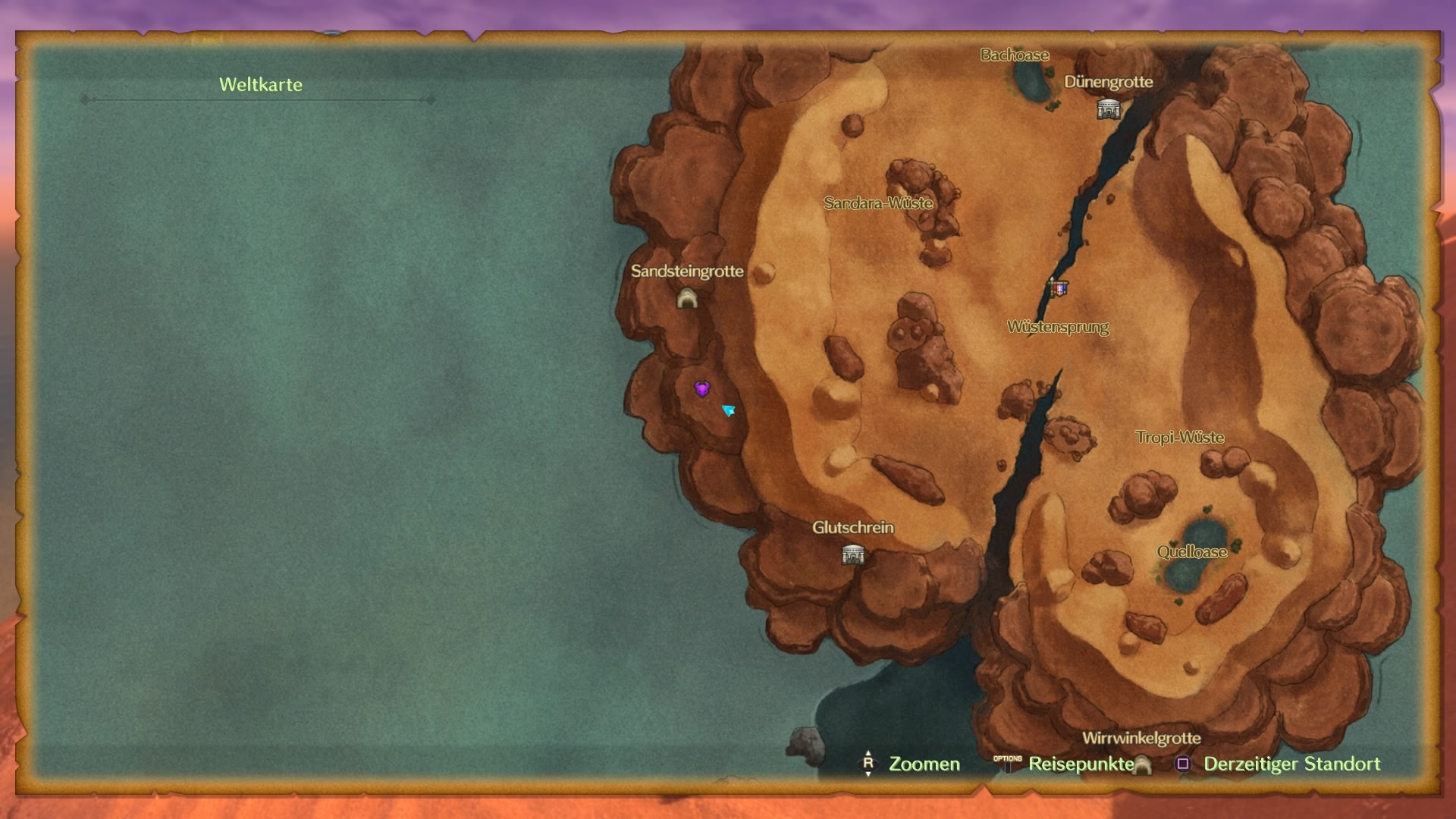This screenshot has width=1456, height=819.
Task: Select the Sandsteingrotte cave marker
Action: click(x=687, y=299)
